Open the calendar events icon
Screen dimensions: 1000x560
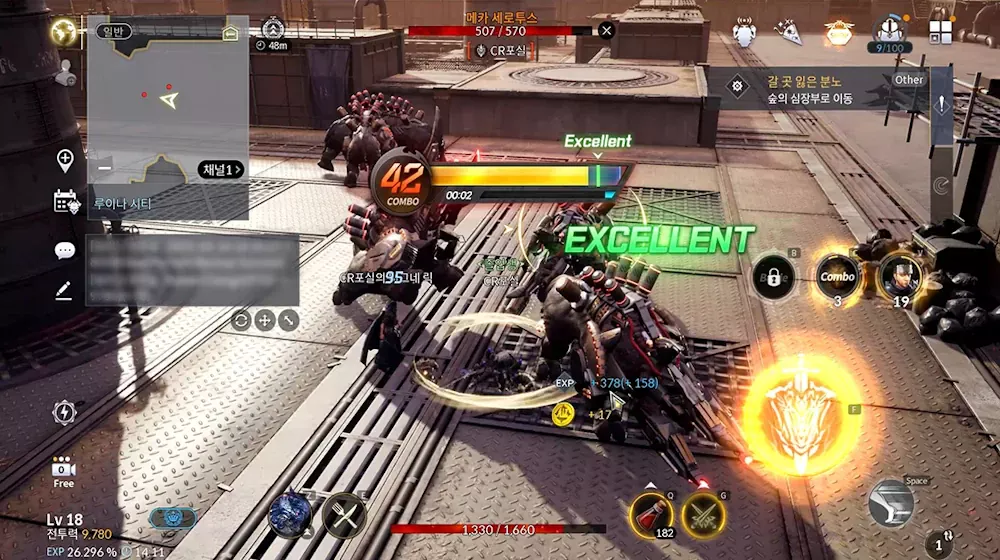66,201
